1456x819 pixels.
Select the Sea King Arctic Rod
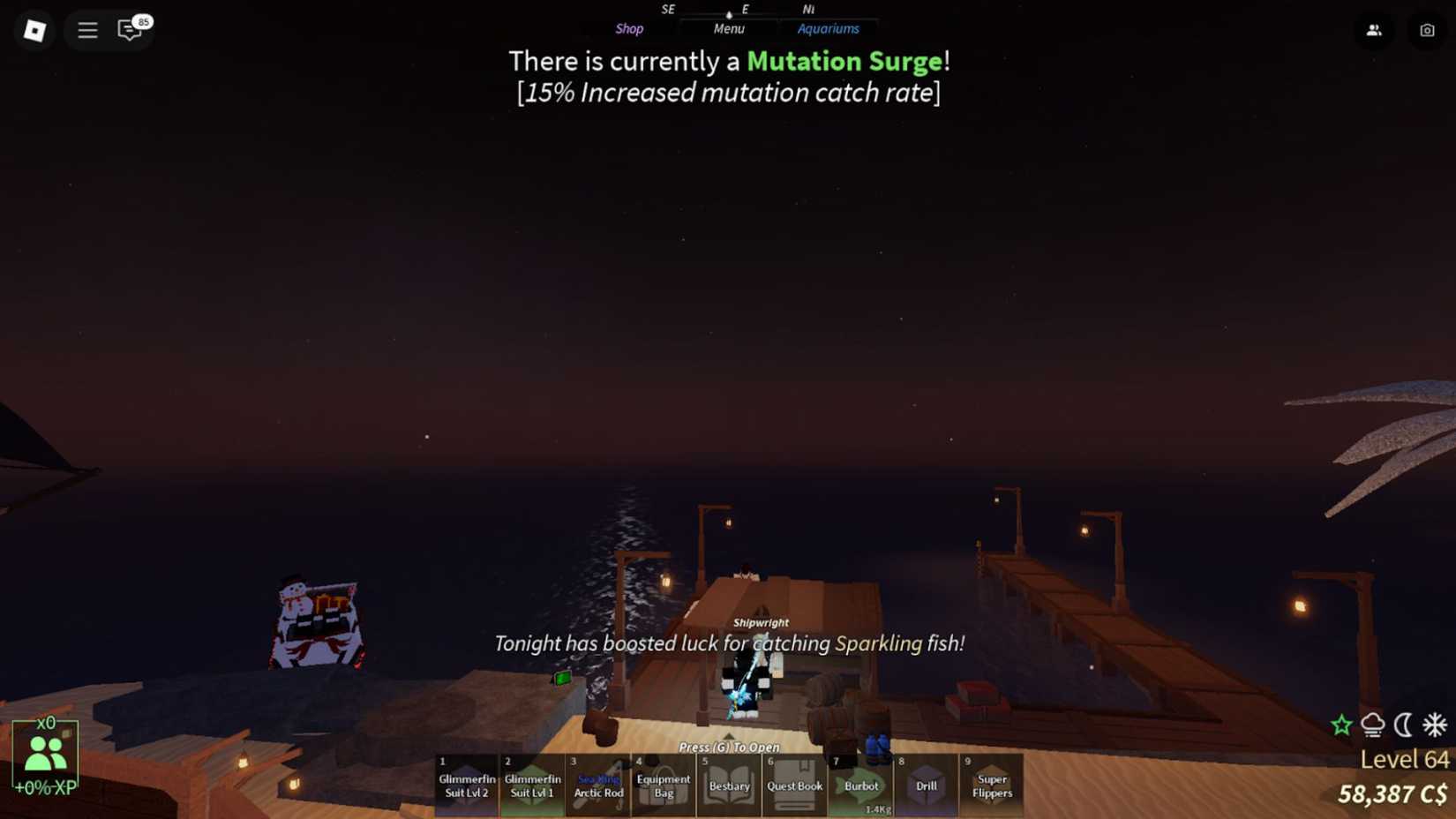coord(597,785)
